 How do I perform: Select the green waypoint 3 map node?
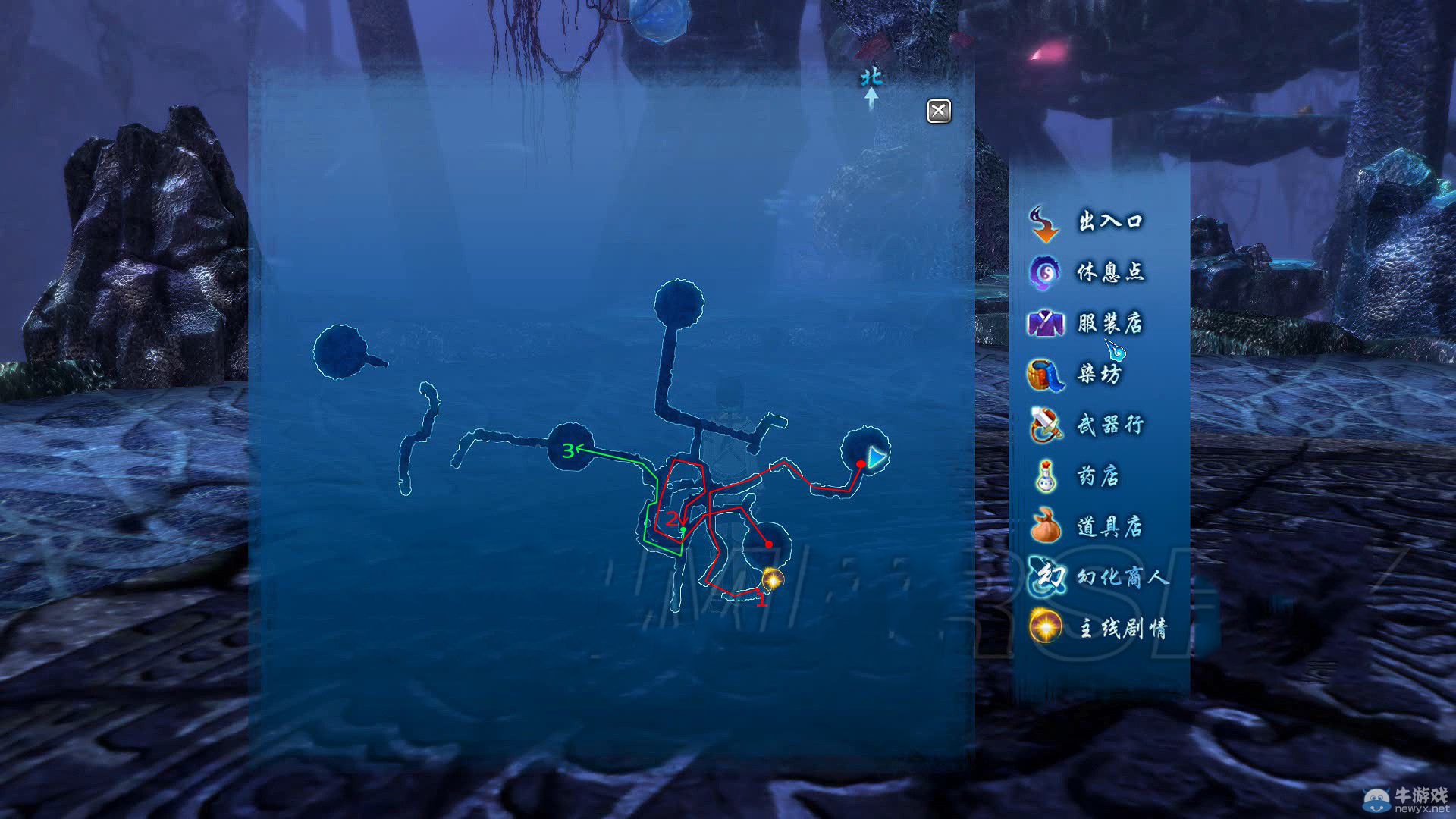[x=569, y=450]
